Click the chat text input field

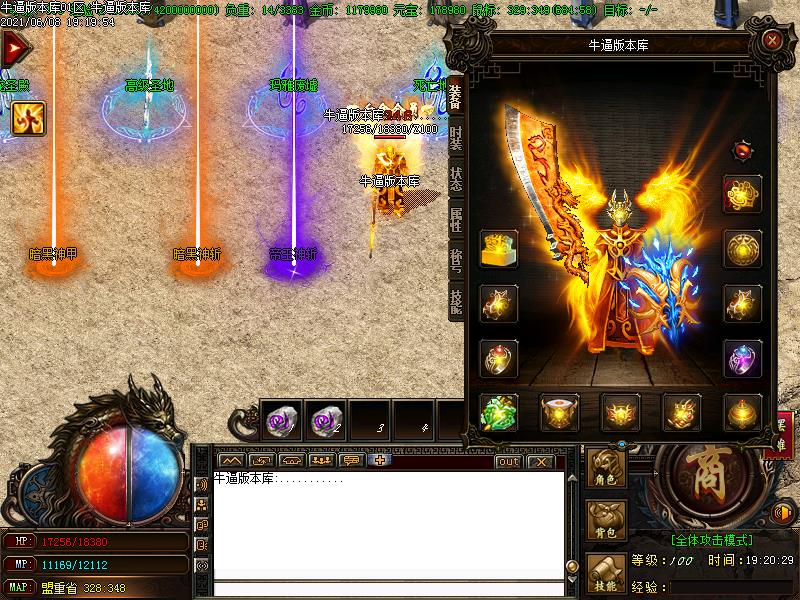pyautogui.click(x=390, y=588)
